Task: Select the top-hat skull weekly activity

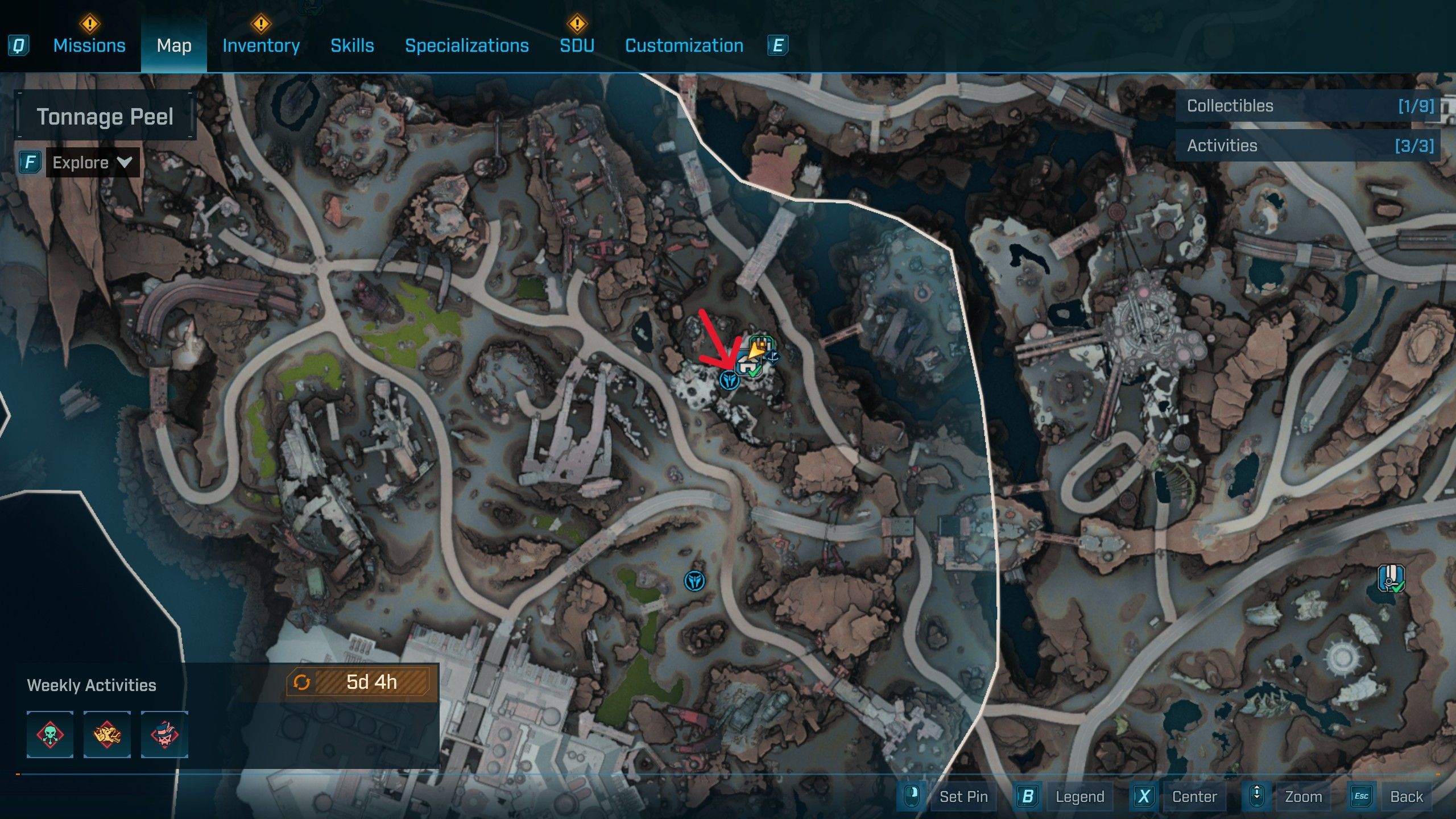Action: coord(164,734)
